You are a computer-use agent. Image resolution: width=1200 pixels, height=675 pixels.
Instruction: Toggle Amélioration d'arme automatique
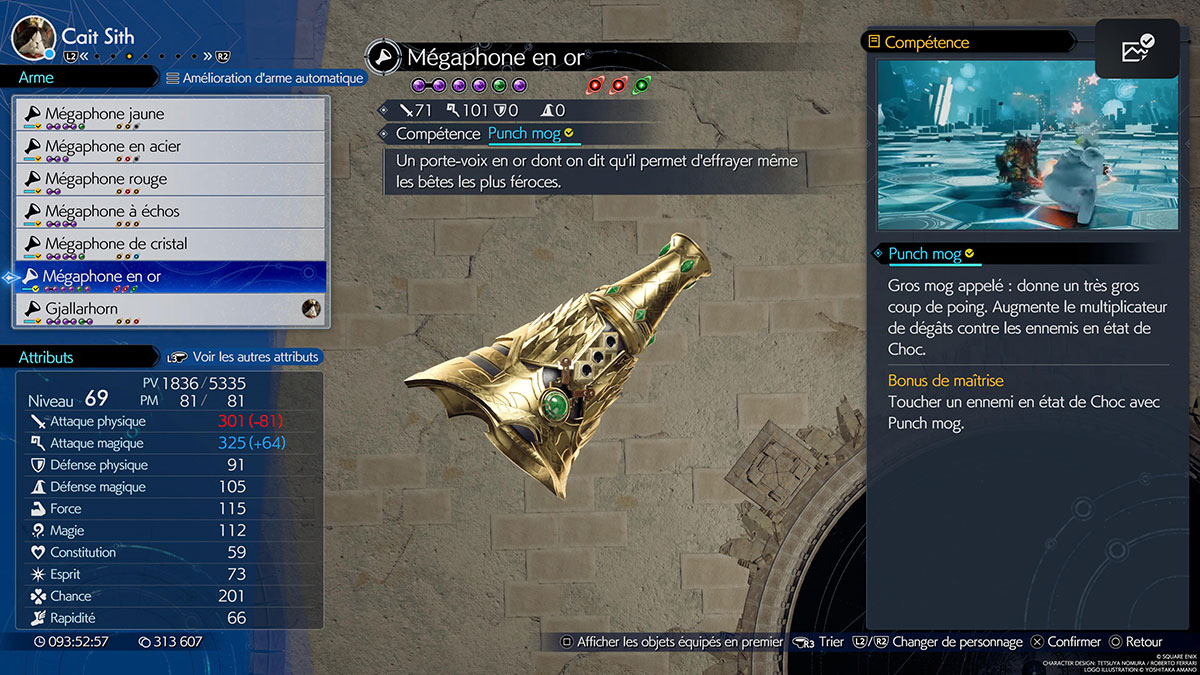tap(264, 77)
